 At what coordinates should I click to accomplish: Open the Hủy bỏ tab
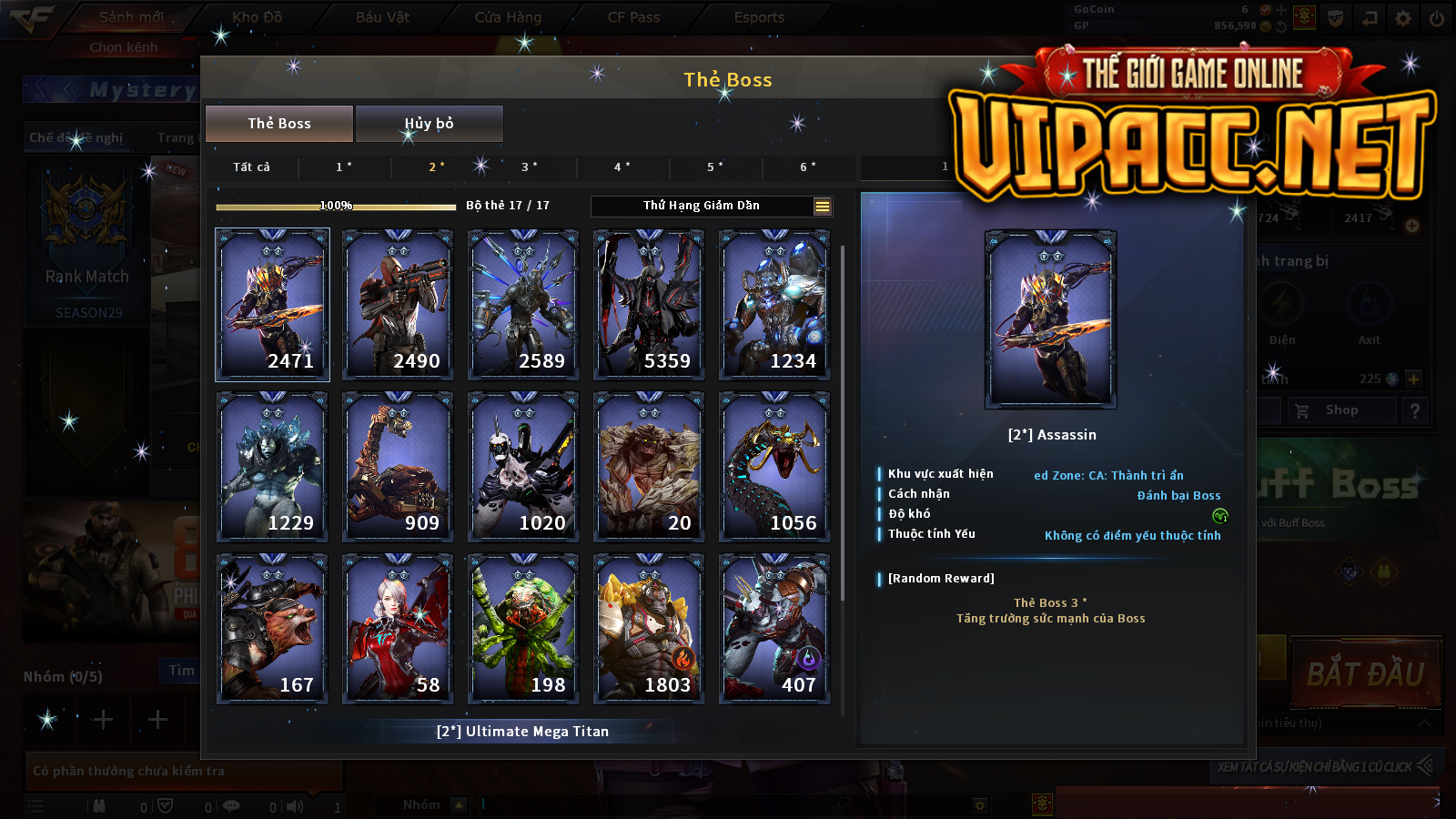click(429, 124)
